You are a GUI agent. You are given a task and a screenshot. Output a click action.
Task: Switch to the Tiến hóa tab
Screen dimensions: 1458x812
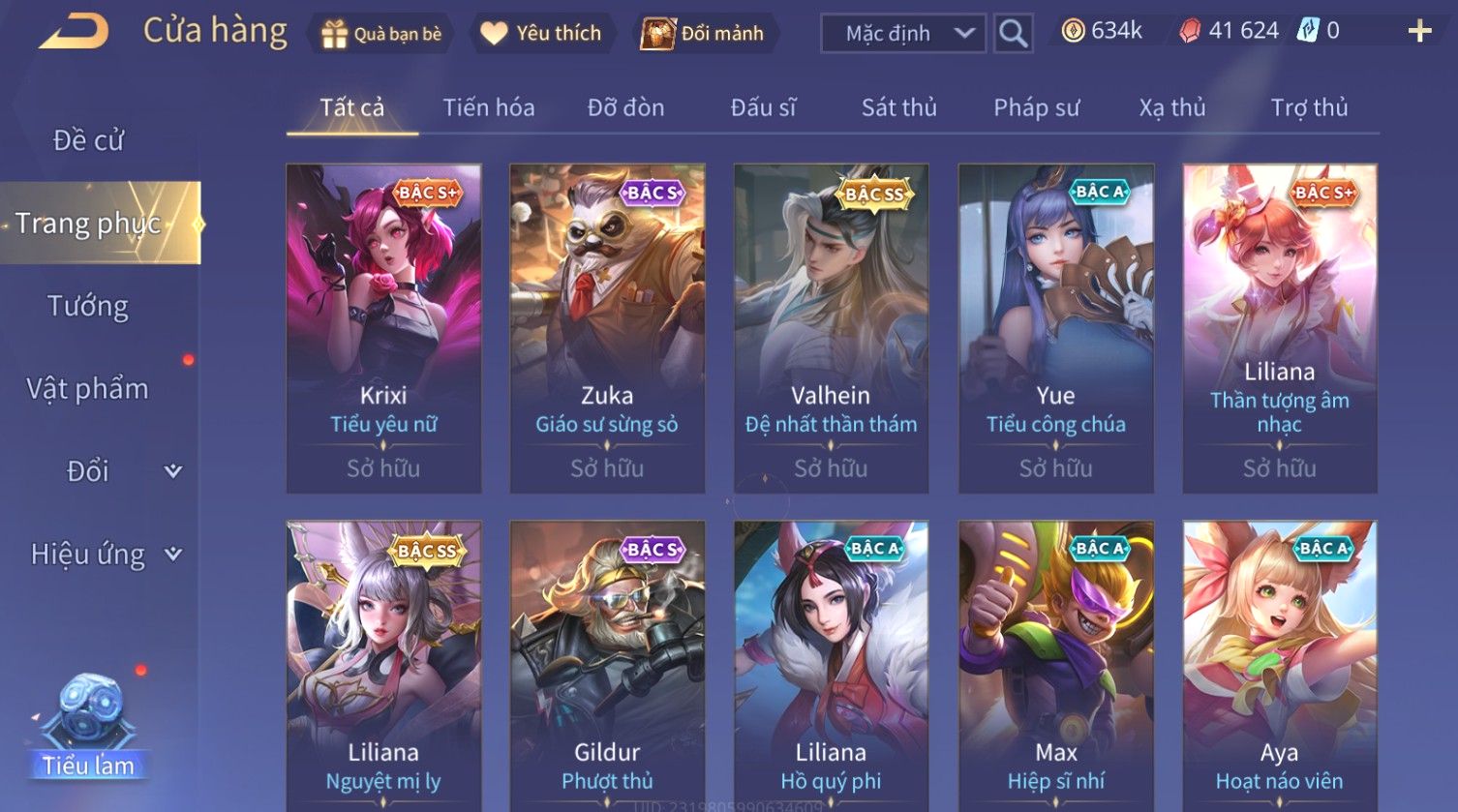488,107
